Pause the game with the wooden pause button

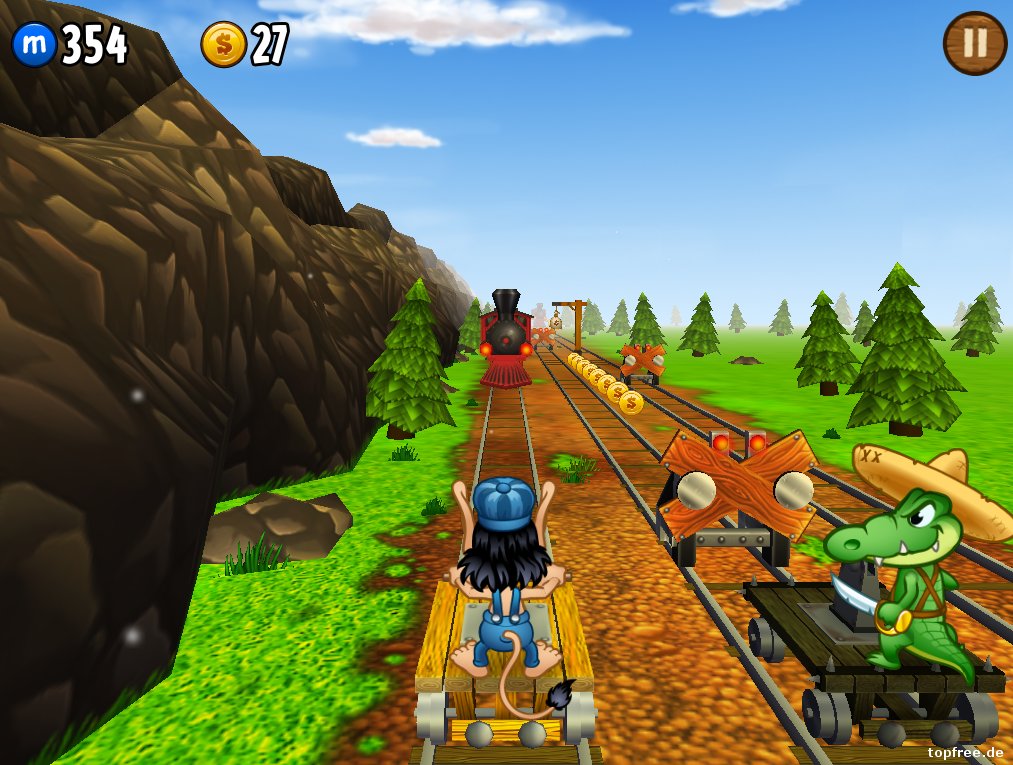pyautogui.click(x=974, y=42)
